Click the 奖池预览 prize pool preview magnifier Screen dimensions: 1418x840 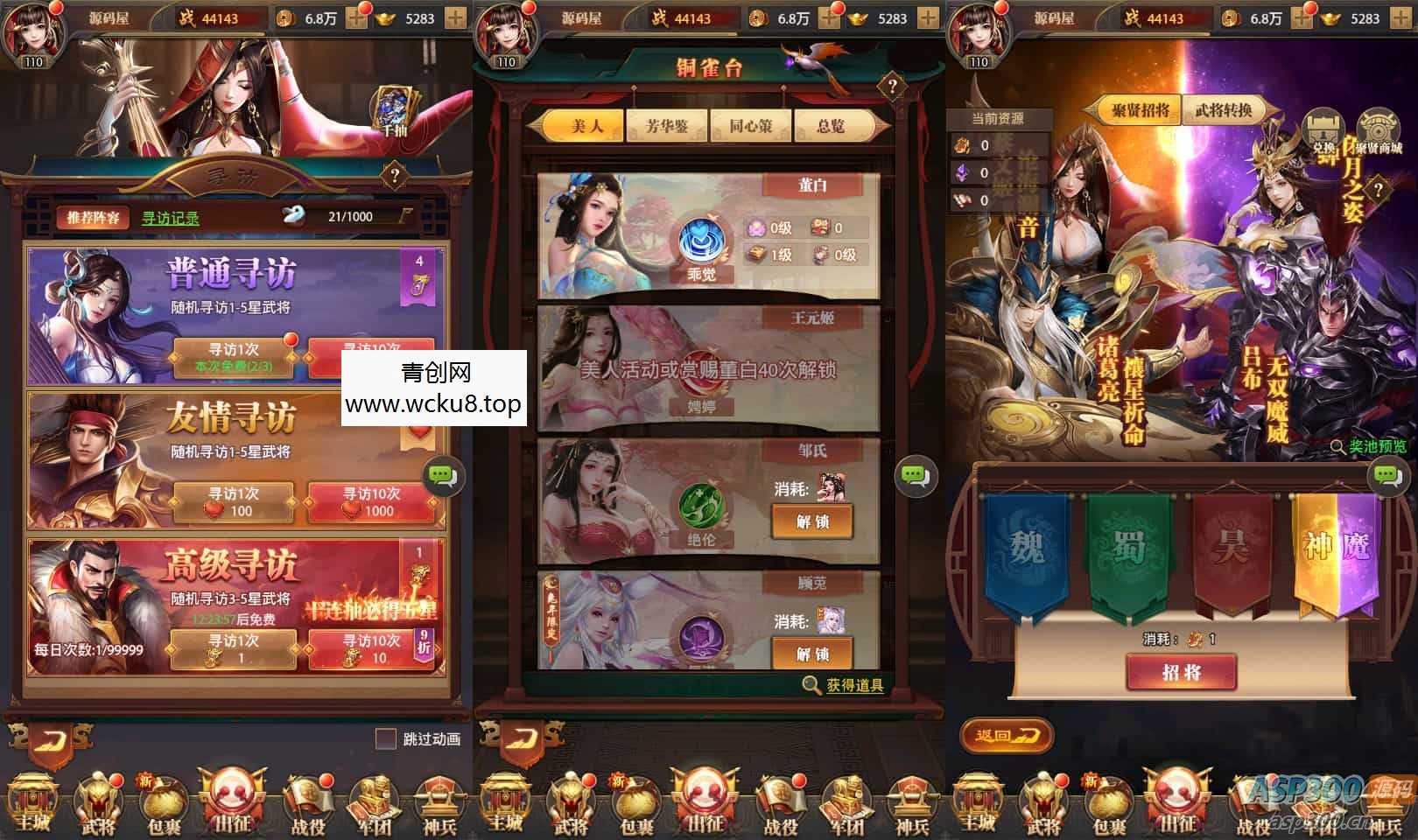[1355, 446]
